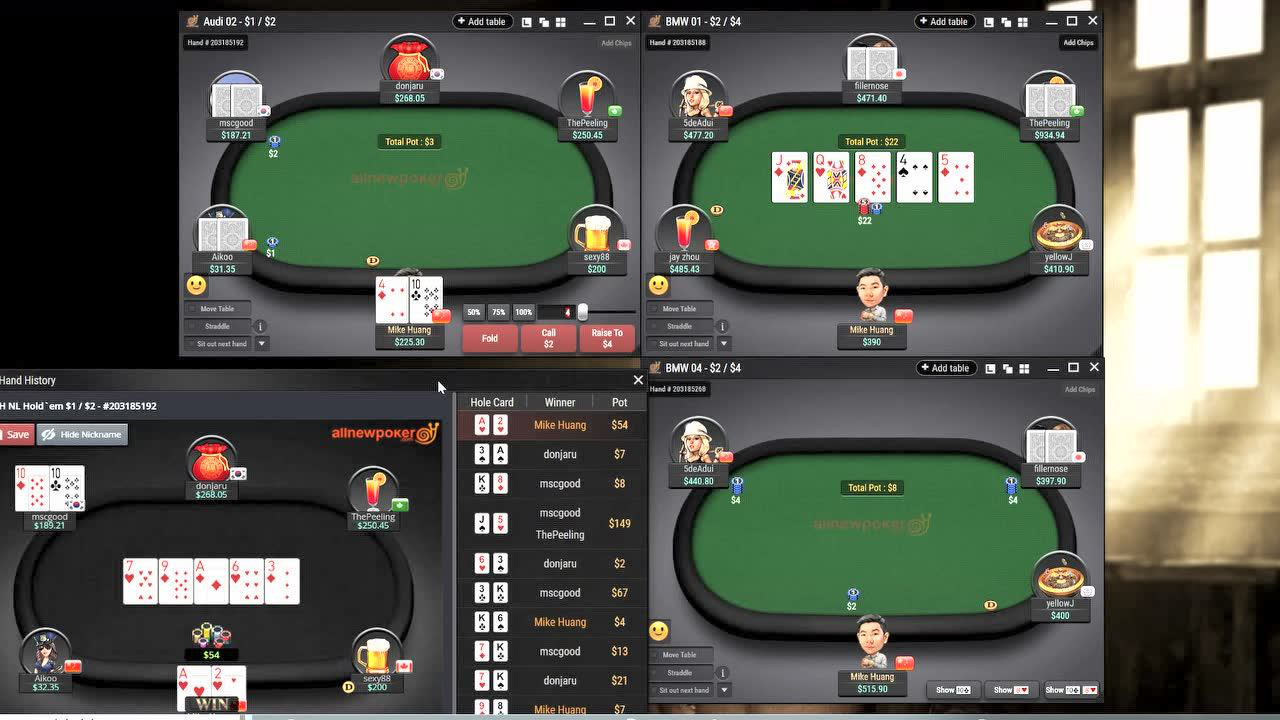Click the info icon beside Straddle on Audi 02
The width and height of the screenshot is (1280, 720).
coord(260,327)
